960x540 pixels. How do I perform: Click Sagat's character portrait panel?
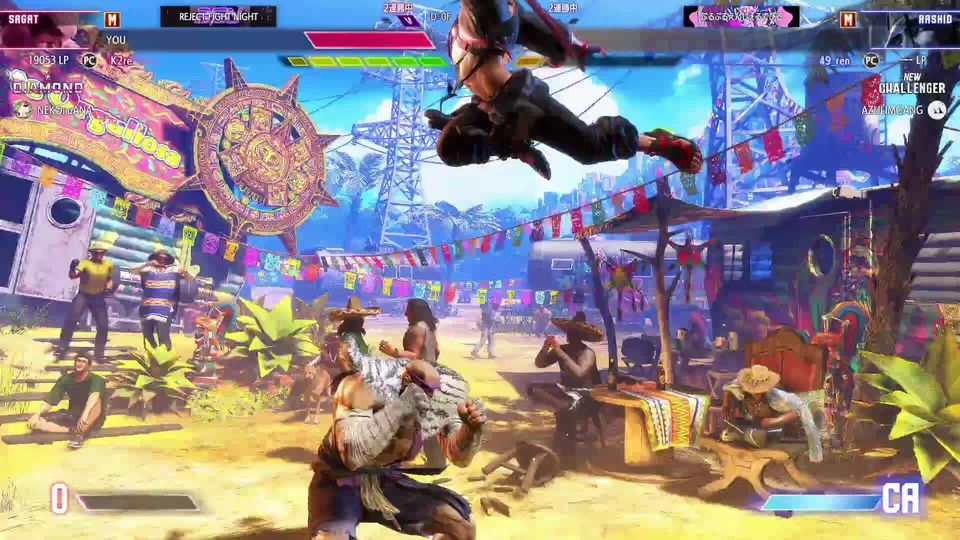pyautogui.click(x=48, y=29)
